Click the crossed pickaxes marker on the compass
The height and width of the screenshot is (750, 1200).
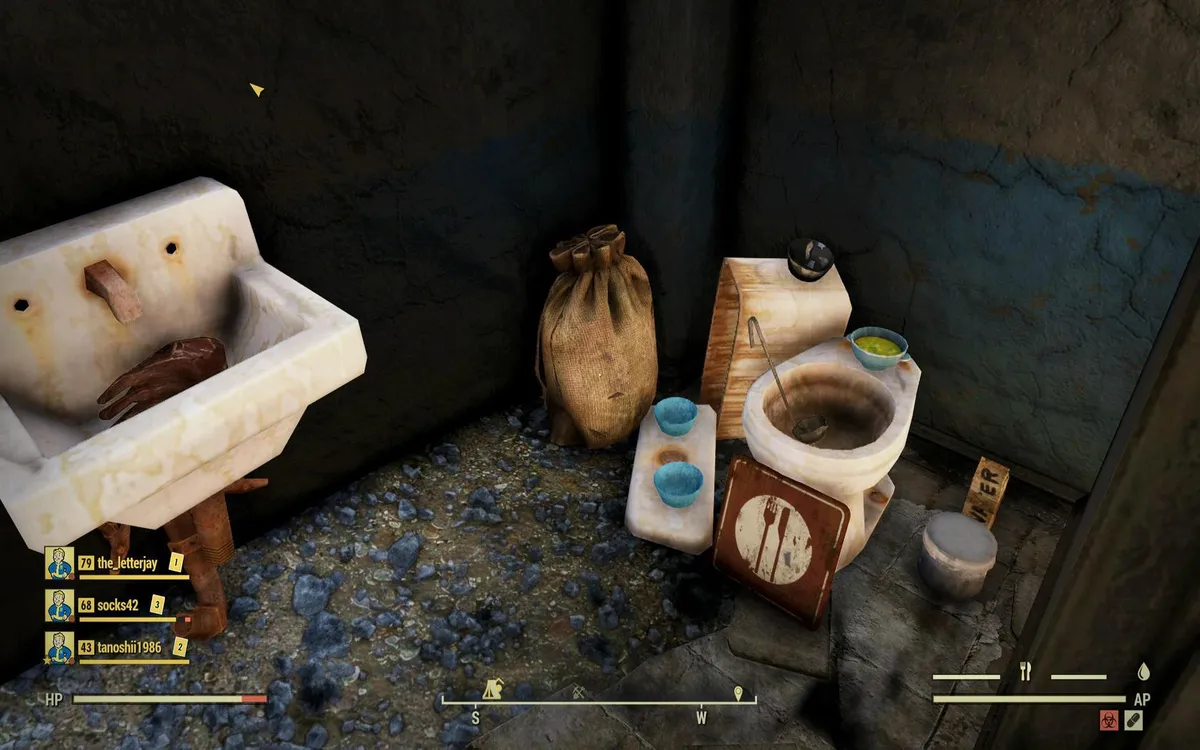[579, 691]
